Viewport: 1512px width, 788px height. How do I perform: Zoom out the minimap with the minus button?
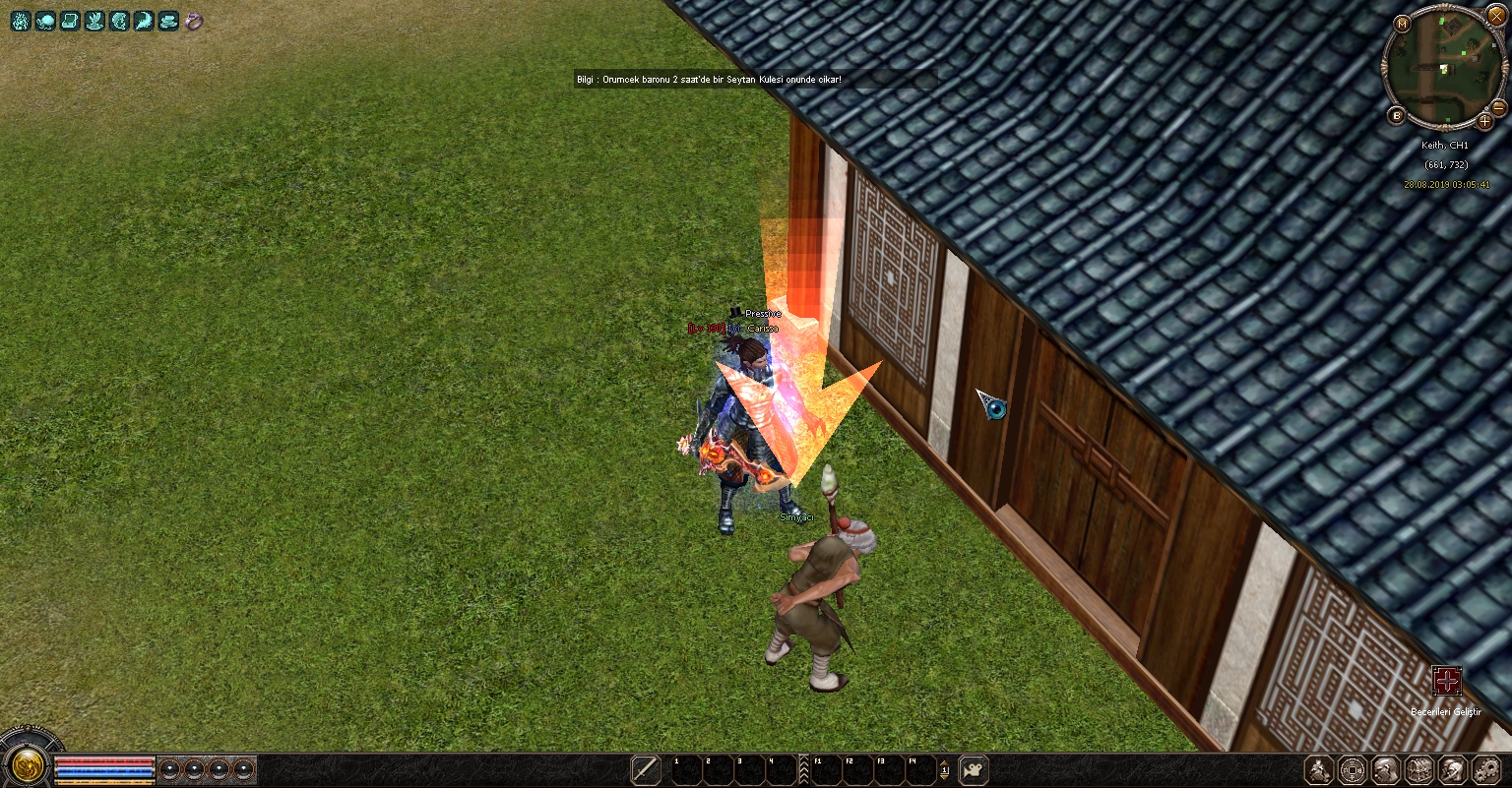click(x=1498, y=106)
